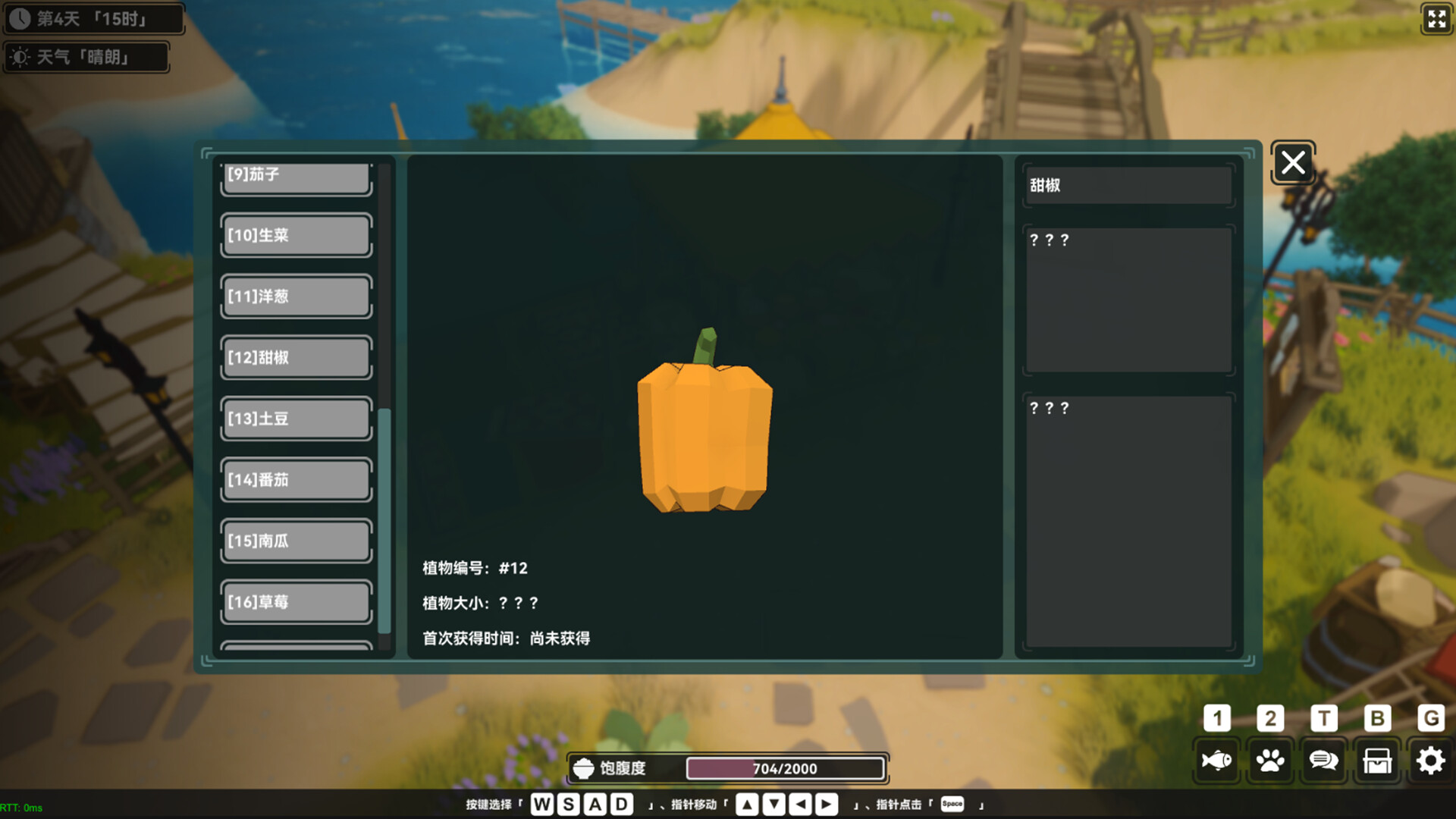Click the 704/2000 satiety bar

click(786, 768)
